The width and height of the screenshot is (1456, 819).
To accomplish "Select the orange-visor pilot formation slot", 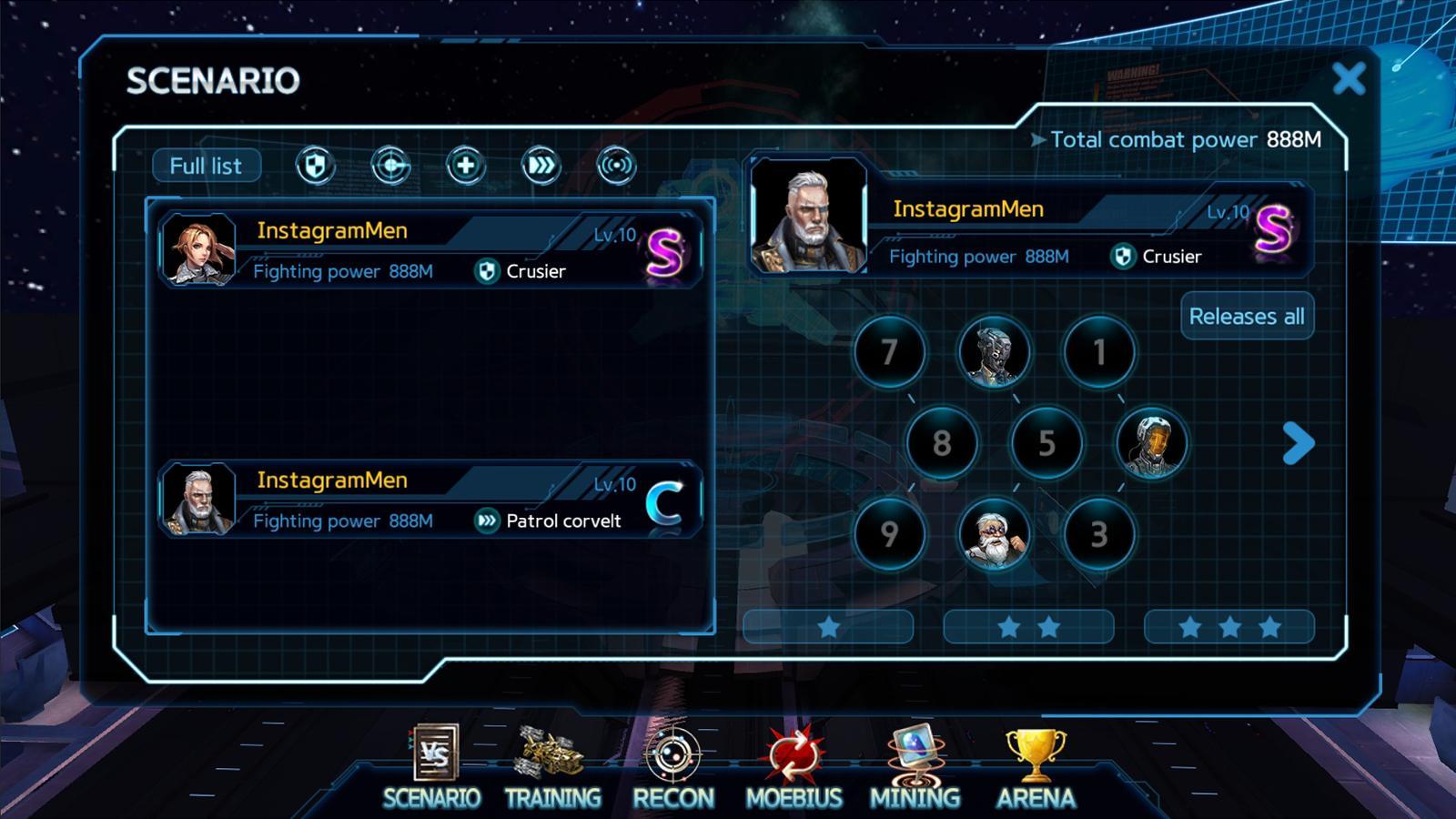I will coord(1151,443).
